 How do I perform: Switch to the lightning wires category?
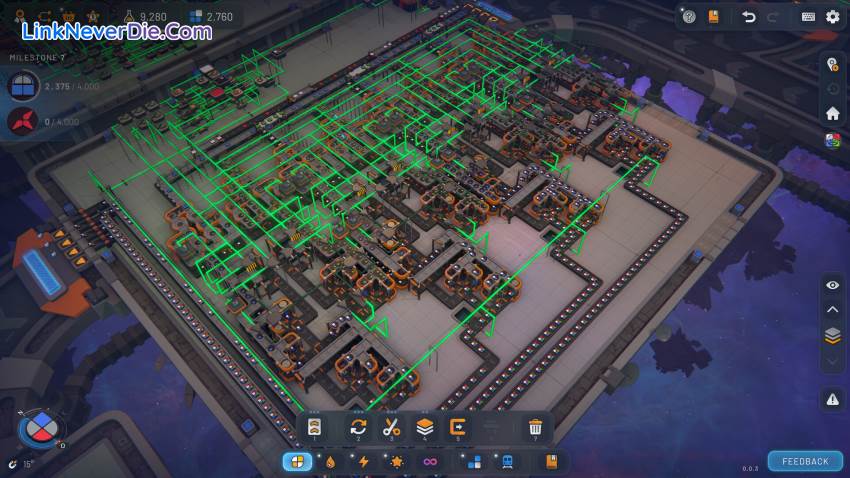(x=364, y=461)
